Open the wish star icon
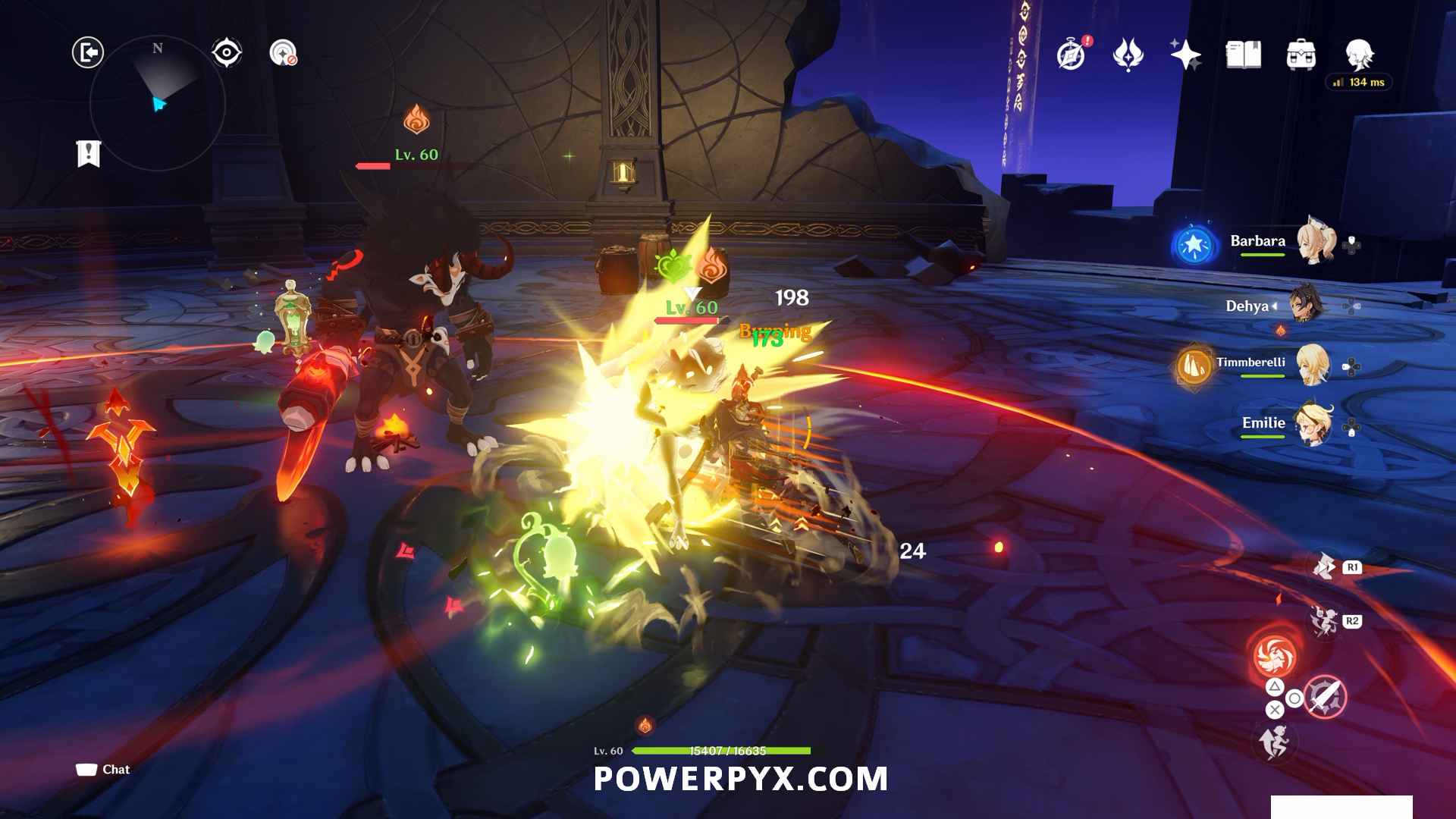Viewport: 1456px width, 819px height. pyautogui.click(x=1185, y=55)
